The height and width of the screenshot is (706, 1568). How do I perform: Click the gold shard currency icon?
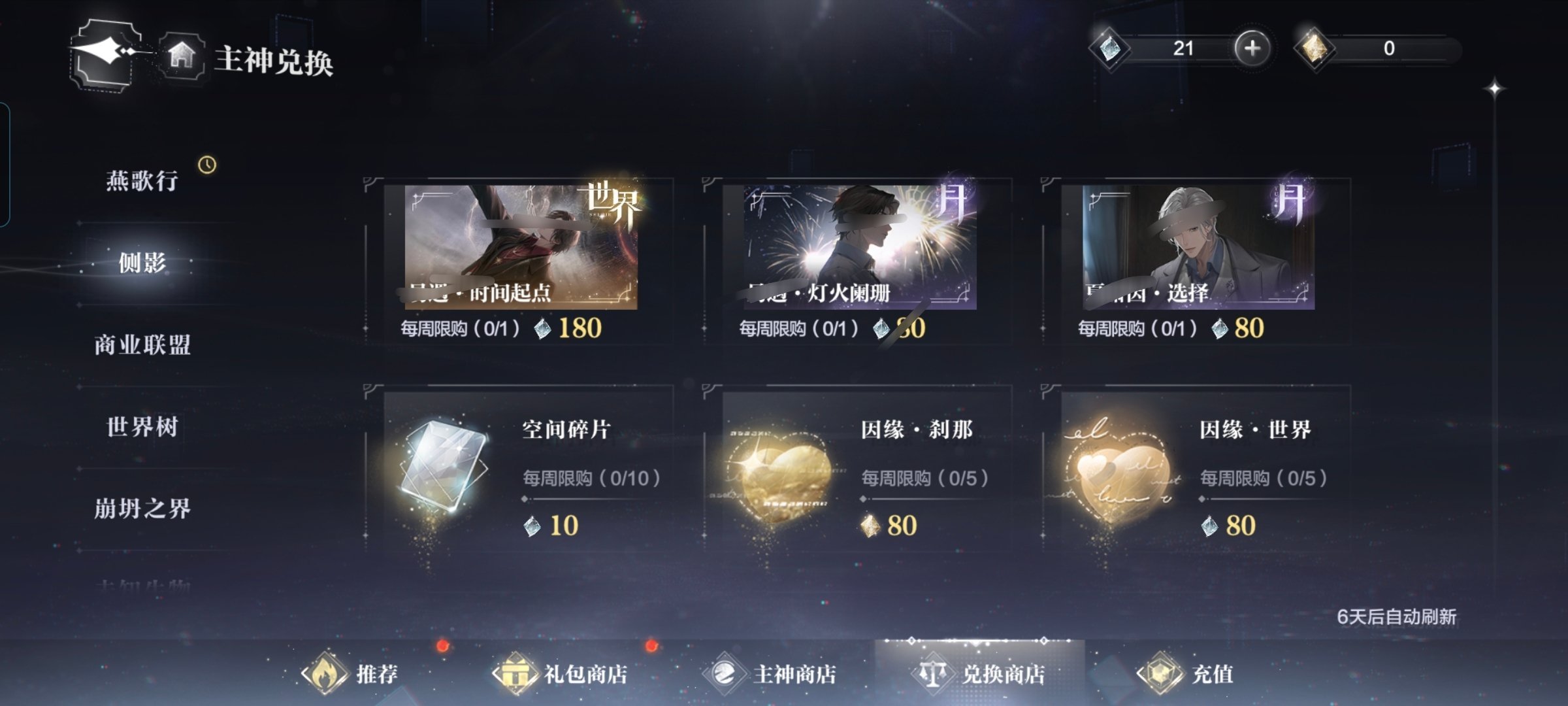pos(1315,48)
